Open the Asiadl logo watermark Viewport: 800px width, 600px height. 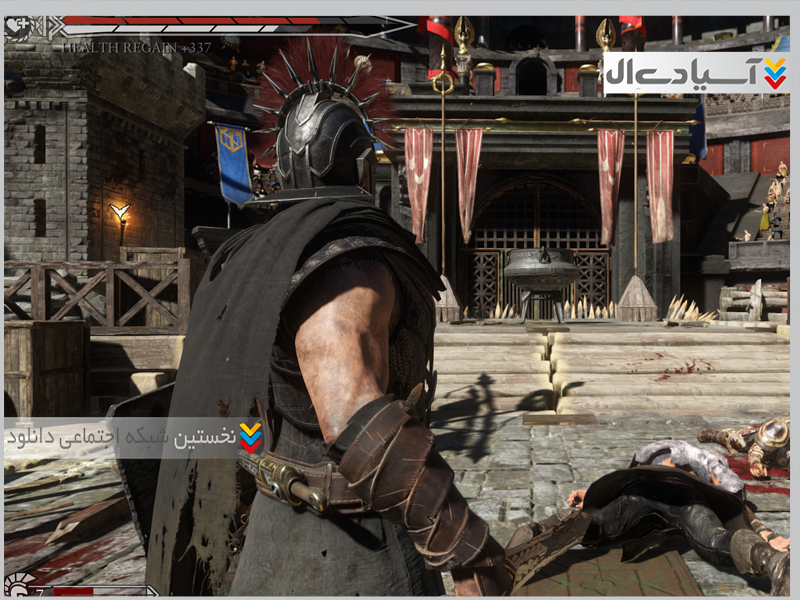coord(696,73)
